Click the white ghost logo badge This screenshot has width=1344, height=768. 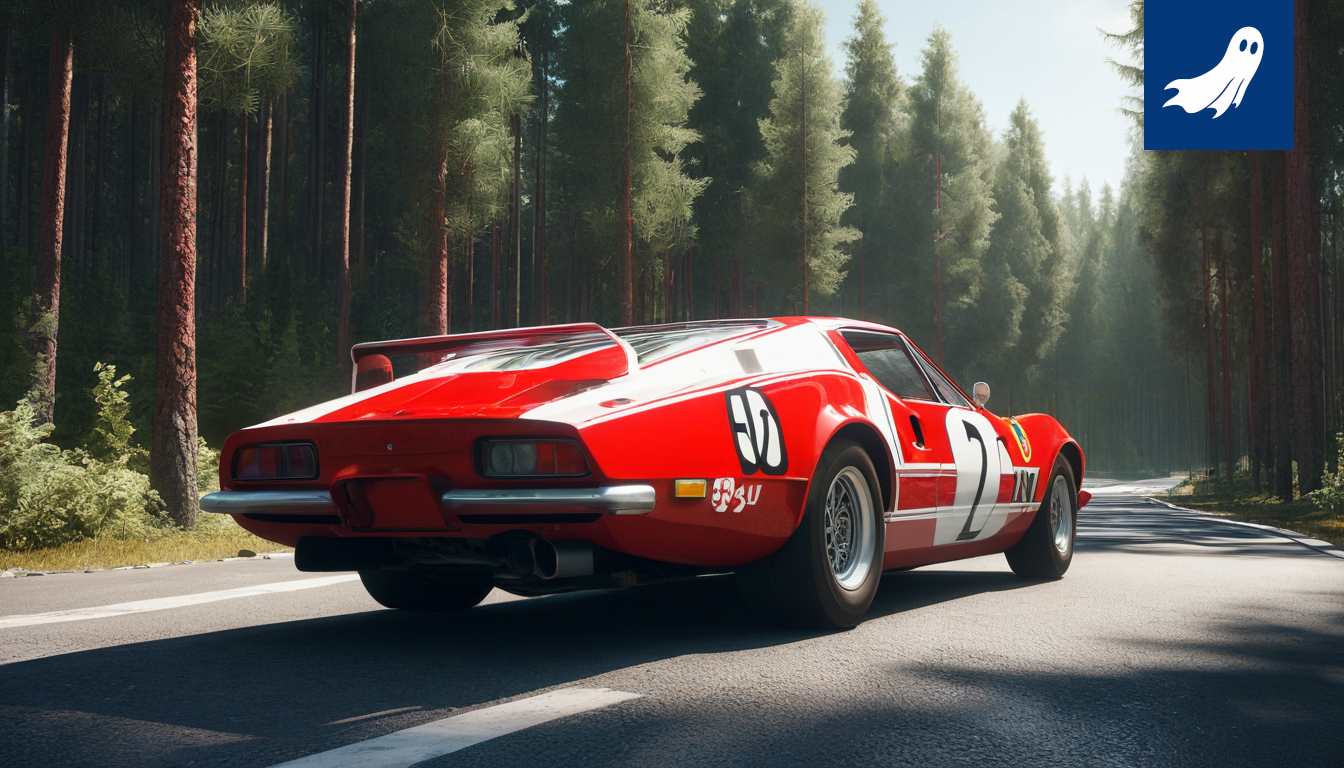tap(1217, 74)
